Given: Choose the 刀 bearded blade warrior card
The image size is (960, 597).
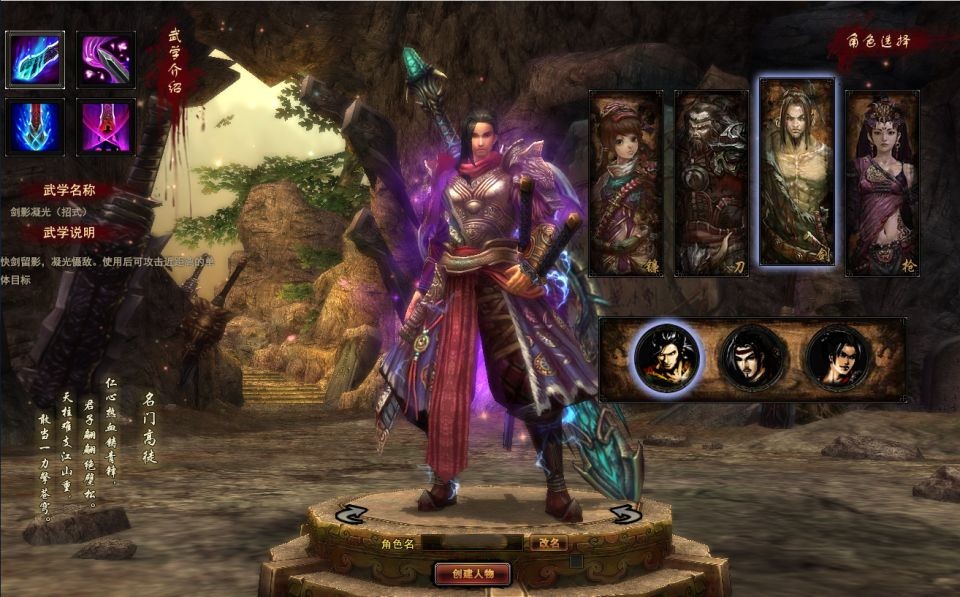Looking at the screenshot, I should point(711,183).
